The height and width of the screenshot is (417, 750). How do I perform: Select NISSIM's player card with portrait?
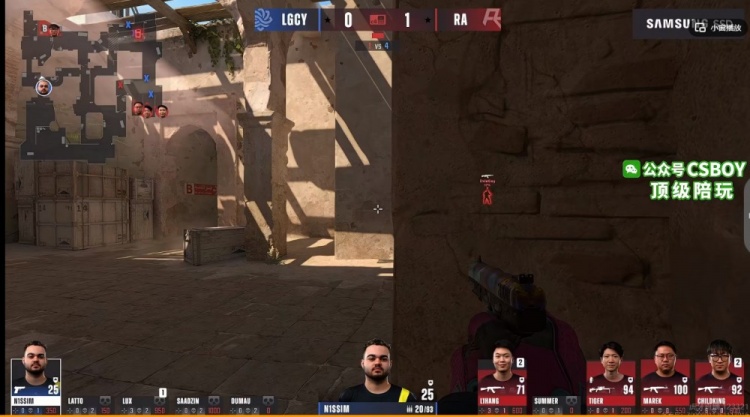pyautogui.click(x=35, y=385)
